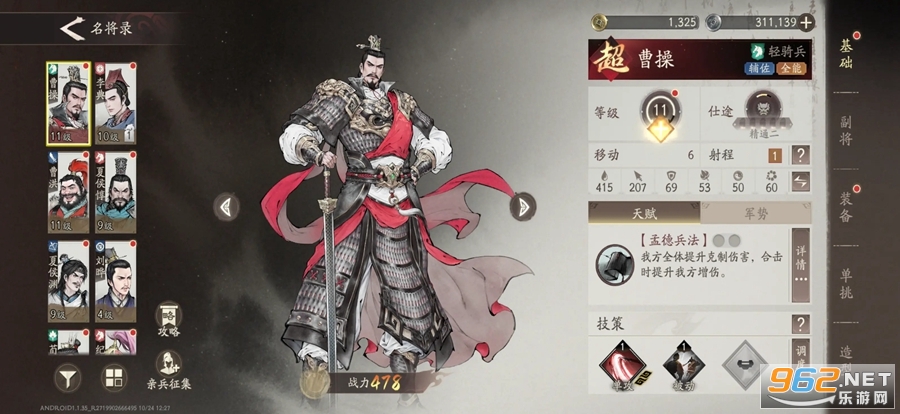Open the 仕途 career mask icon
The width and height of the screenshot is (900, 414).
click(x=768, y=110)
